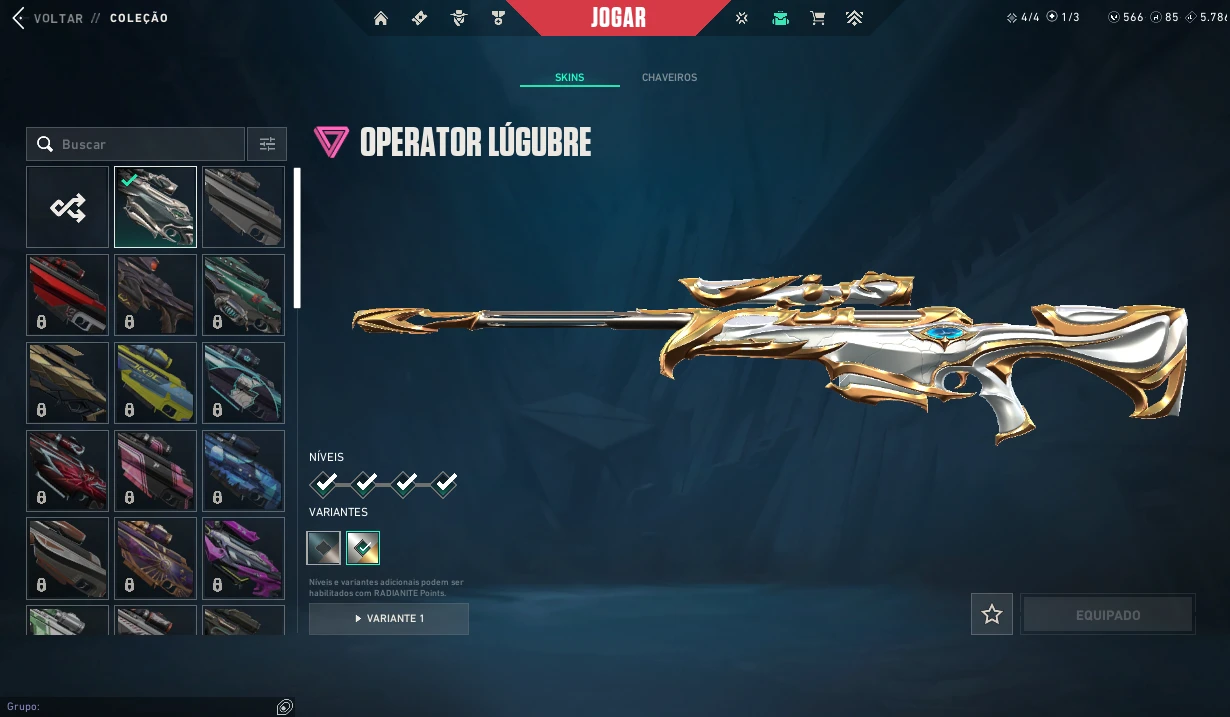1230x717 pixels.
Task: Open the home screen icon
Action: tap(380, 18)
